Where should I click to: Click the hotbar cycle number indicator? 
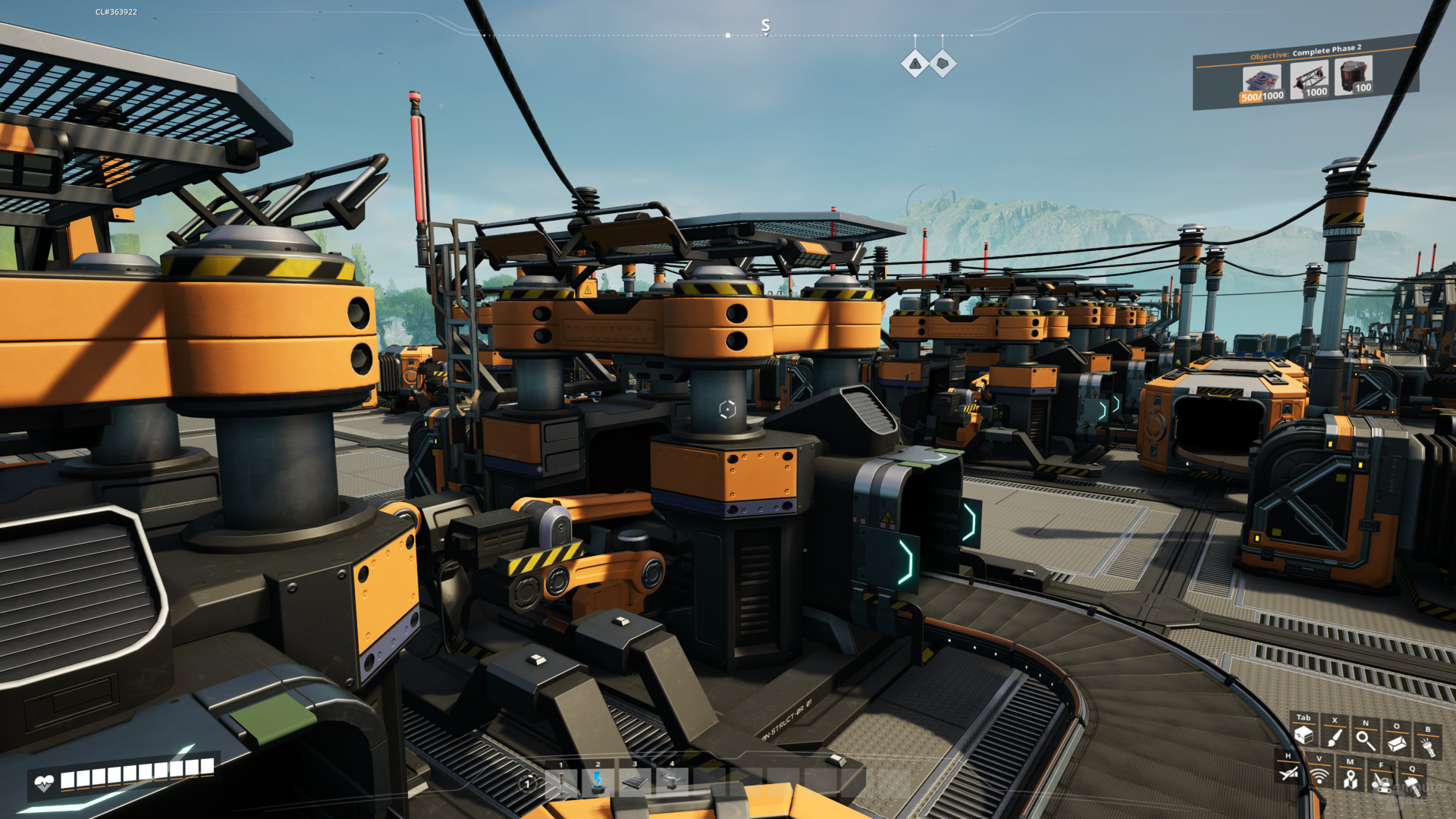click(x=528, y=784)
